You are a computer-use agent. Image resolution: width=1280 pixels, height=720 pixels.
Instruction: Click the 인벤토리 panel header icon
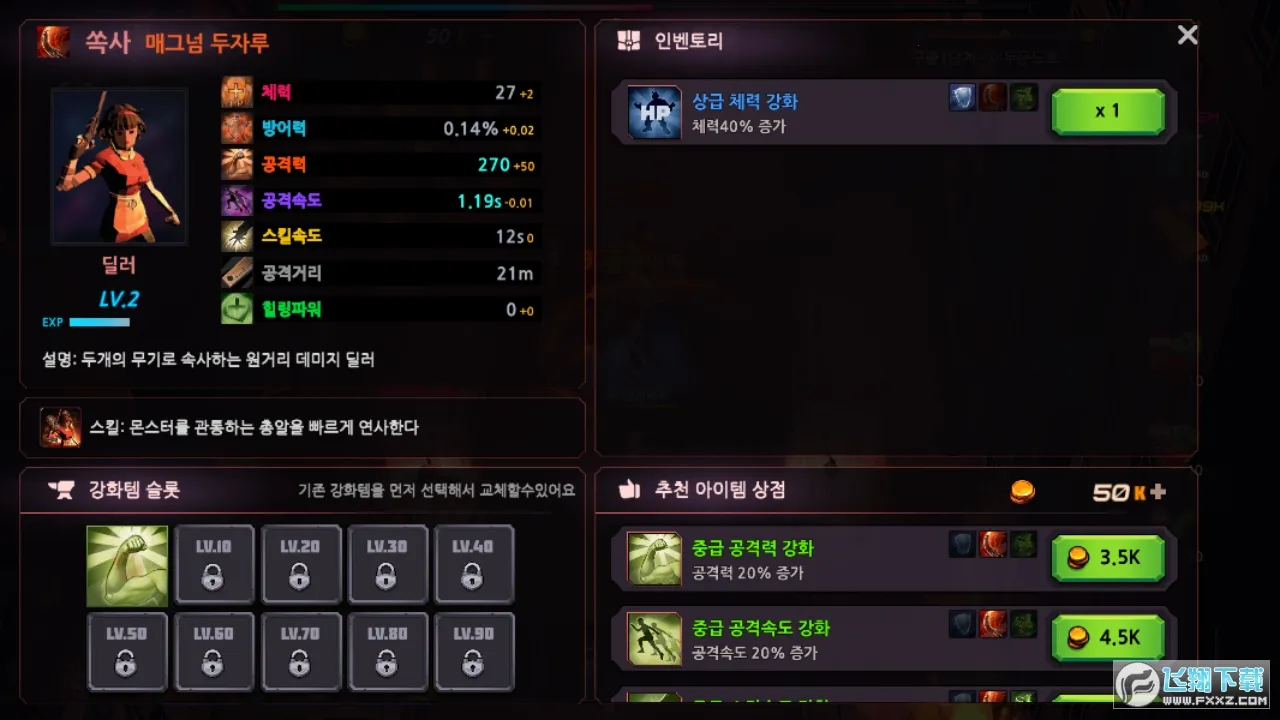[x=628, y=41]
